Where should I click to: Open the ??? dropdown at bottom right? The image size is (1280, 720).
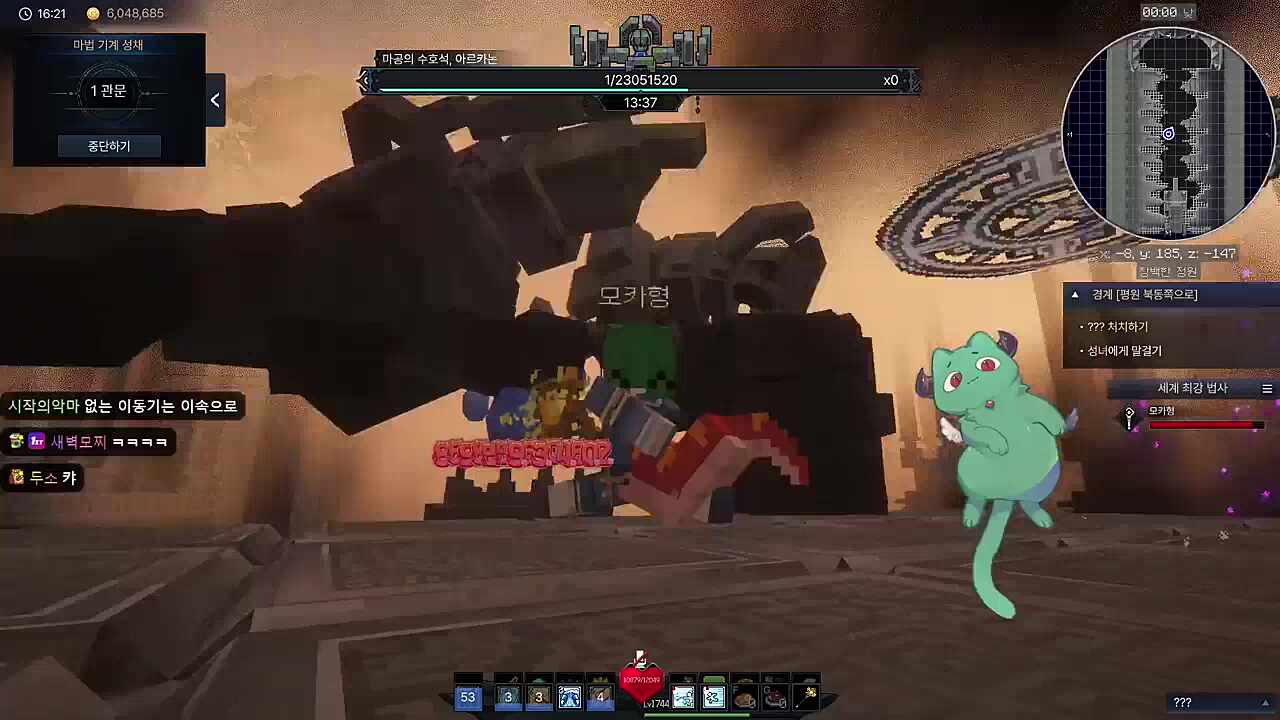coord(1222,703)
